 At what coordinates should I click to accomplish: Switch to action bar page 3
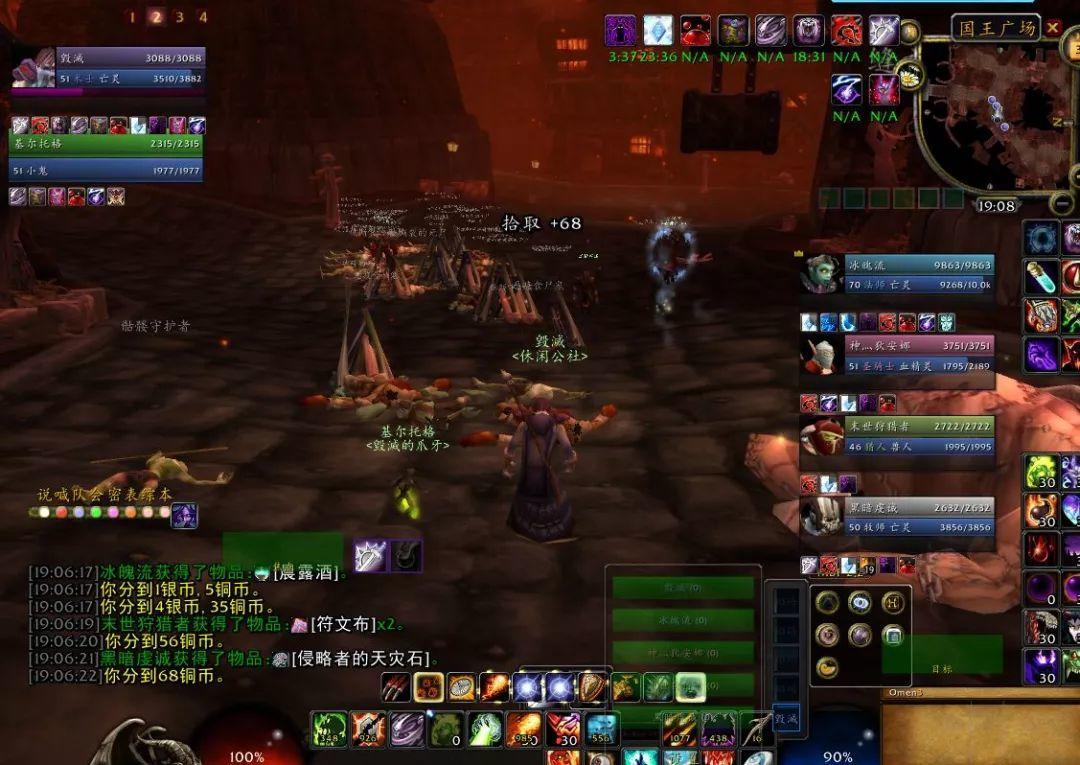point(179,16)
